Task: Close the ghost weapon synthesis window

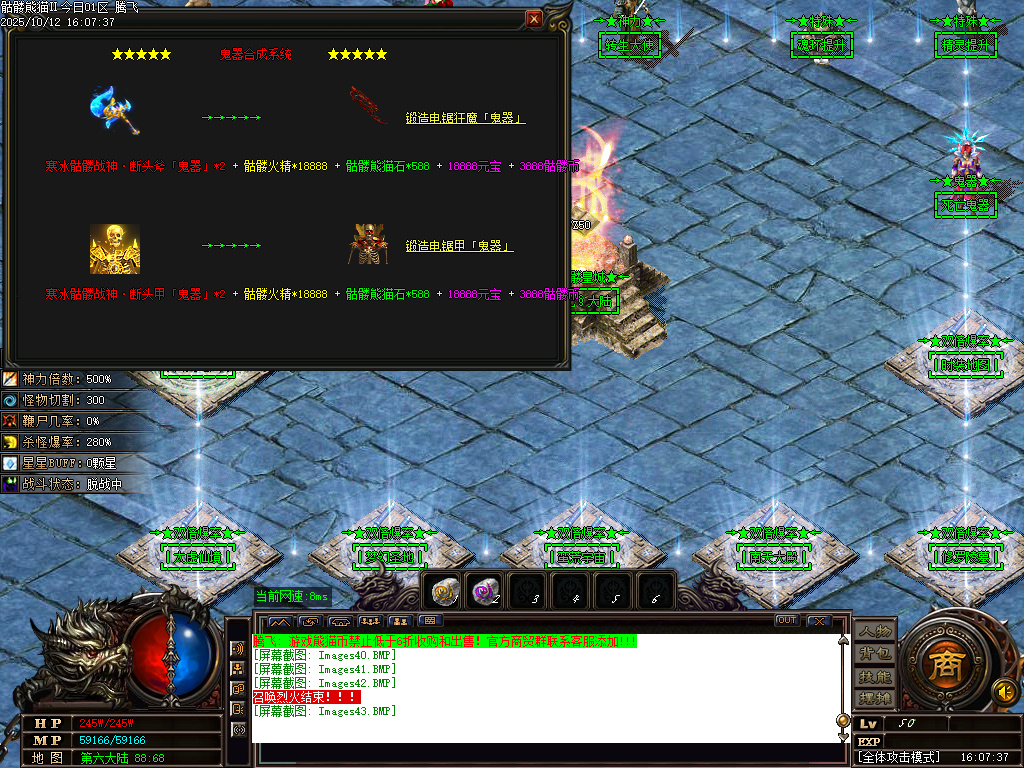Action: [534, 19]
